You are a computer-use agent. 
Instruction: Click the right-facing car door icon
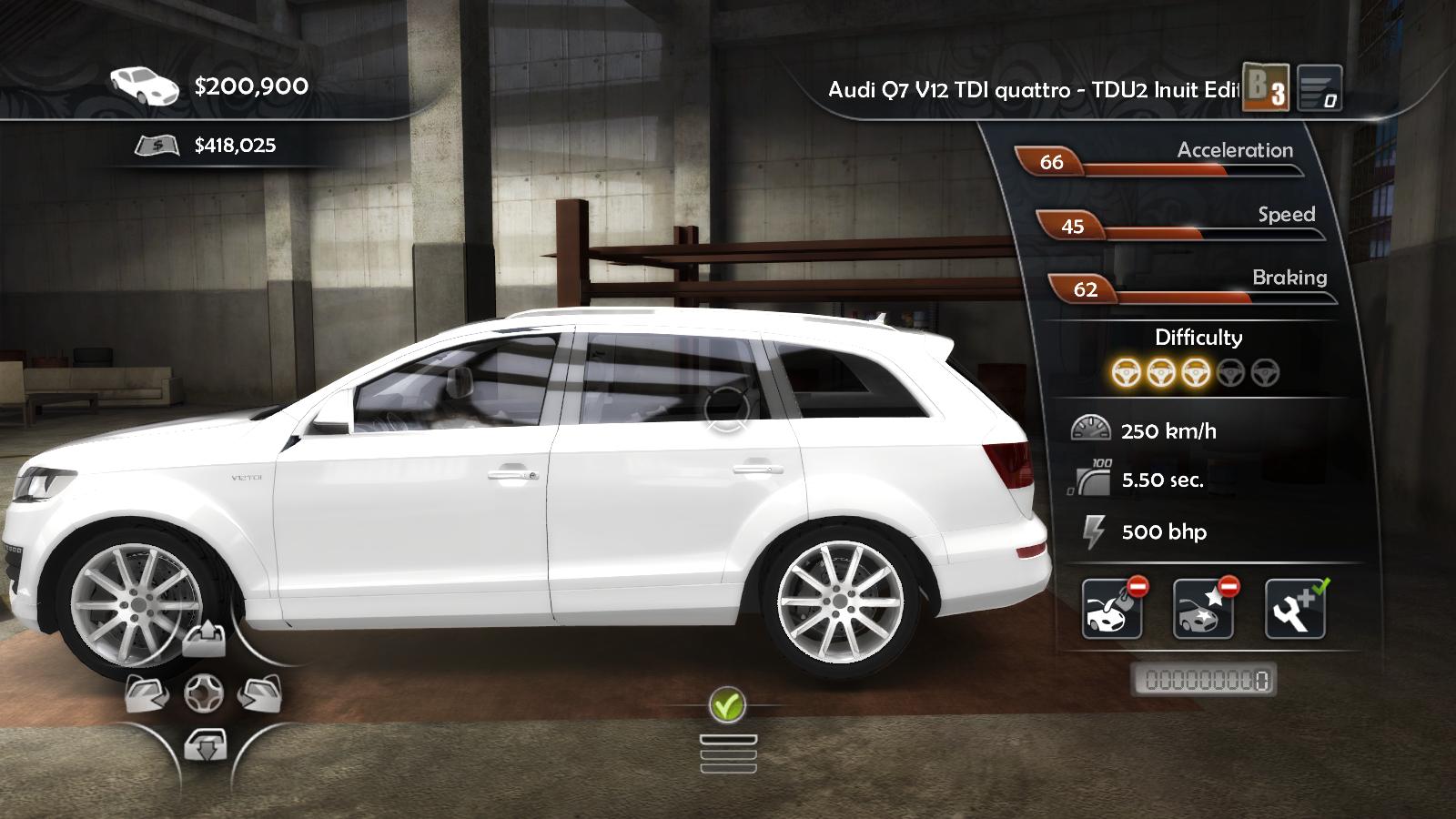pyautogui.click(x=259, y=694)
